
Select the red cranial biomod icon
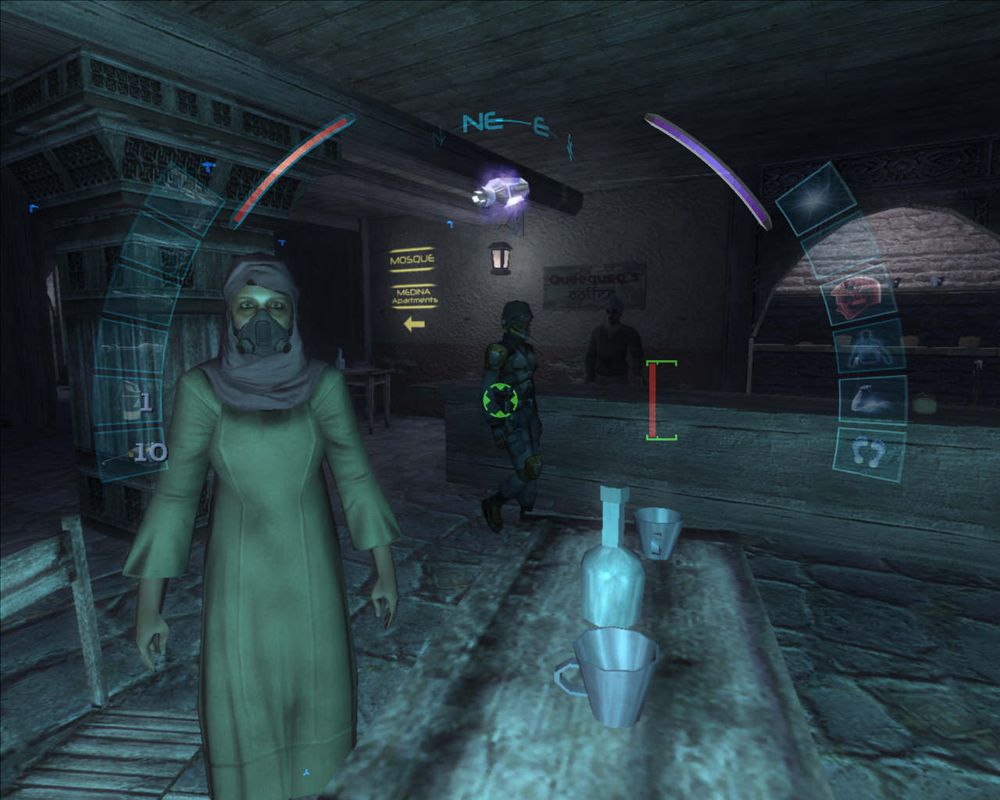(856, 296)
